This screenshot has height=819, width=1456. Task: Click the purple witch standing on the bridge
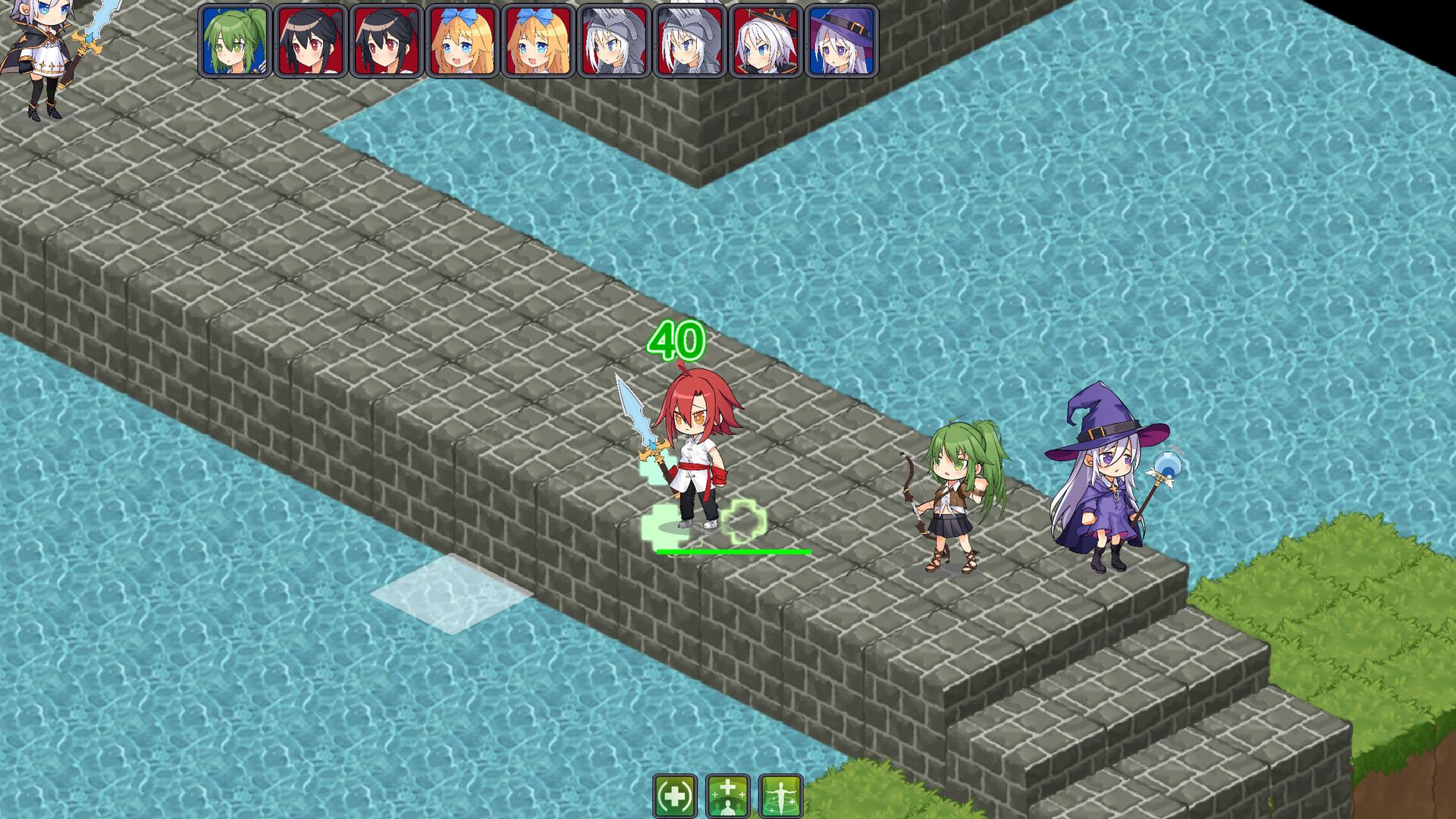coord(1107,485)
